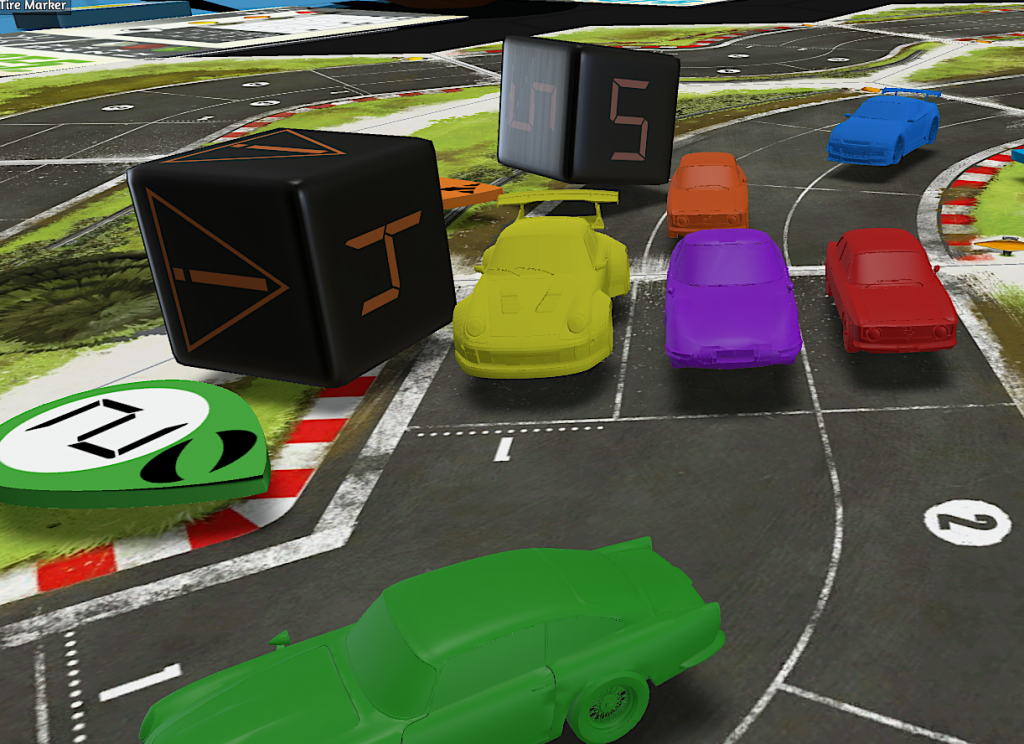Image resolution: width=1024 pixels, height=744 pixels.
Task: Choose the red race car piece
Action: [x=888, y=288]
